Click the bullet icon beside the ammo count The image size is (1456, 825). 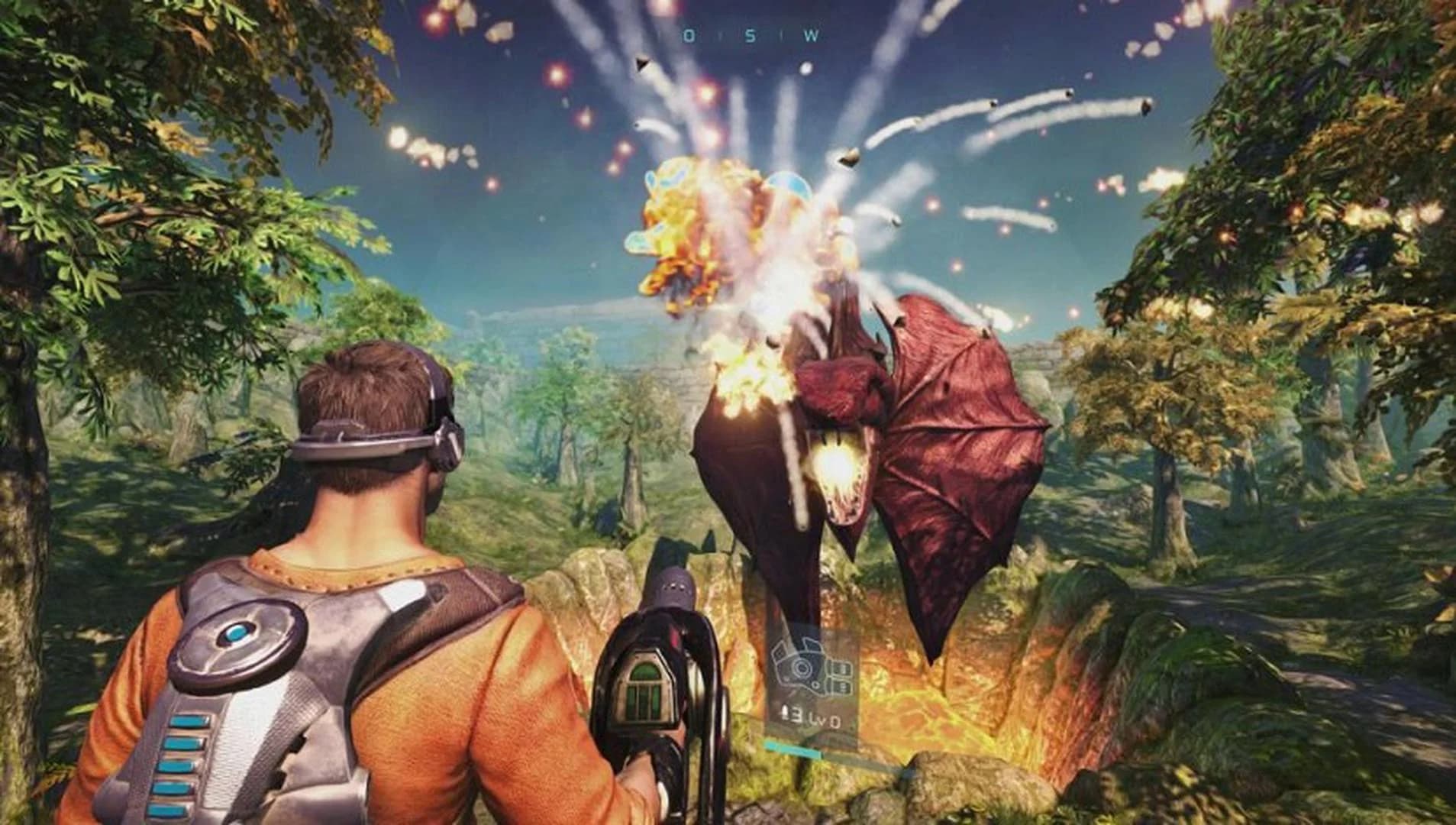pyautogui.click(x=785, y=713)
